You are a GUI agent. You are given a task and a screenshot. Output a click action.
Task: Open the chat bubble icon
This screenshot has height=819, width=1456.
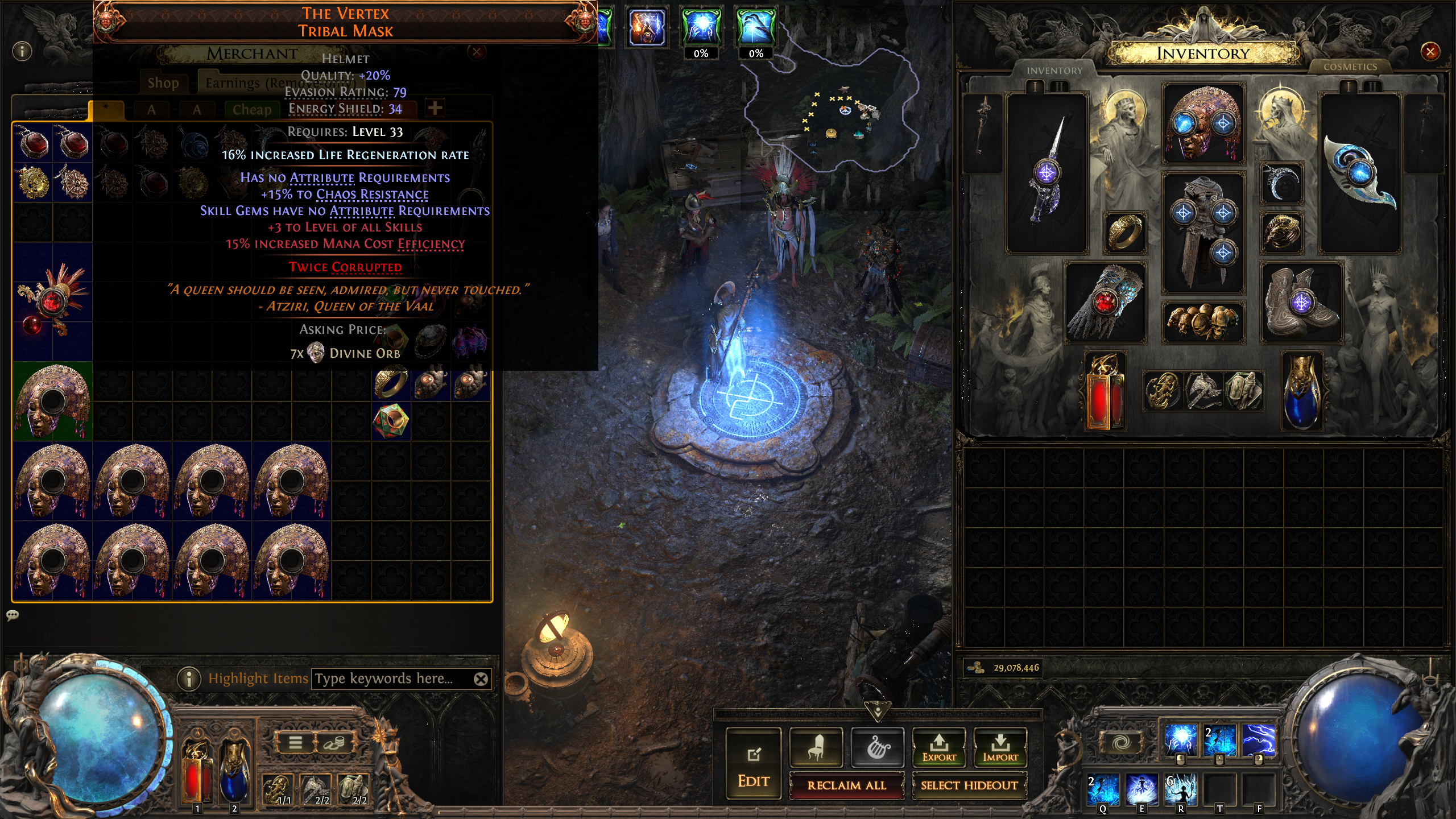point(13,615)
